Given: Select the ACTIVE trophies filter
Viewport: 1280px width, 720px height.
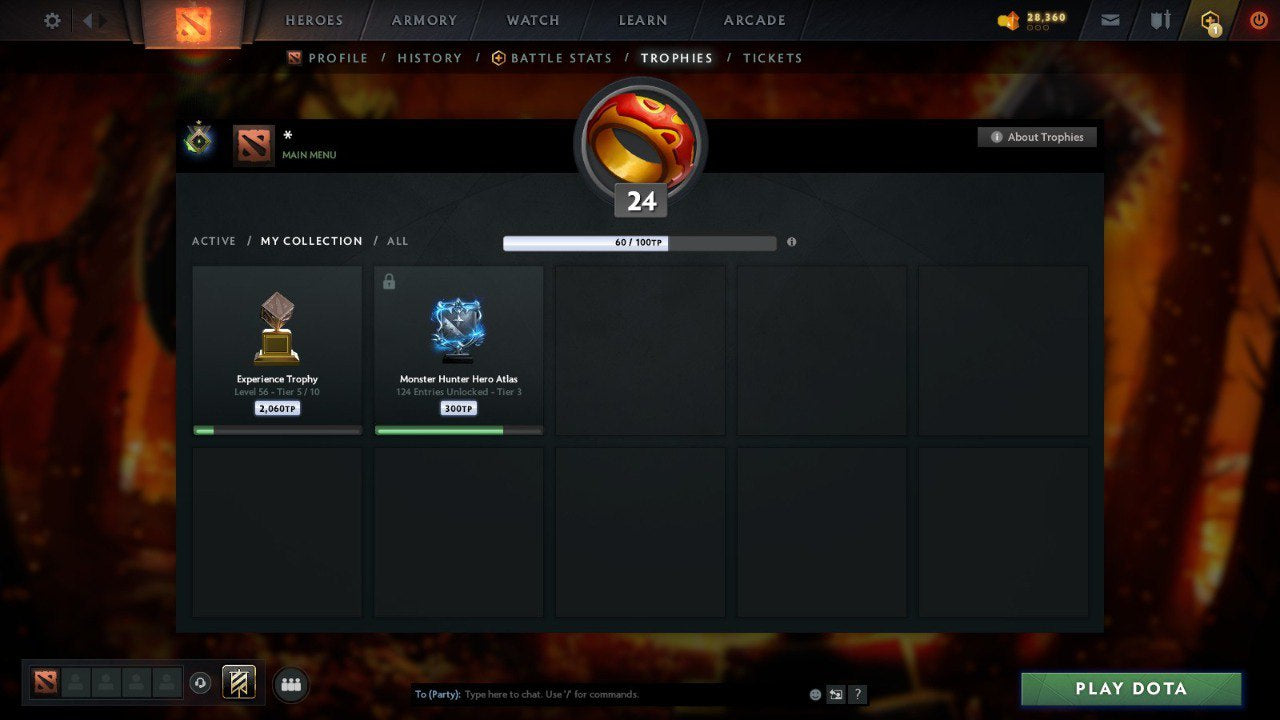Looking at the screenshot, I should 214,241.
